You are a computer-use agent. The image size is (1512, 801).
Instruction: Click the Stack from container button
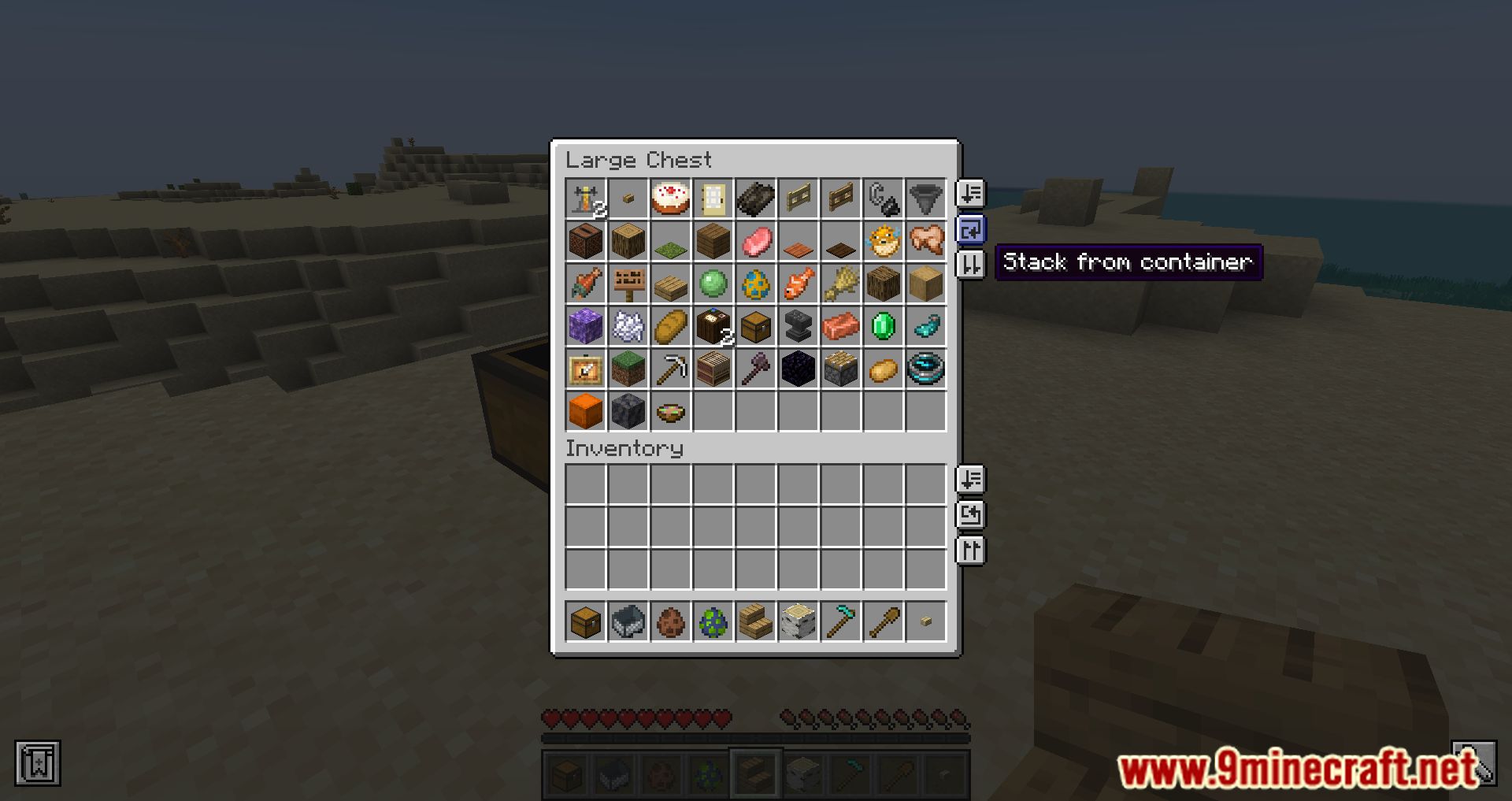tap(970, 230)
